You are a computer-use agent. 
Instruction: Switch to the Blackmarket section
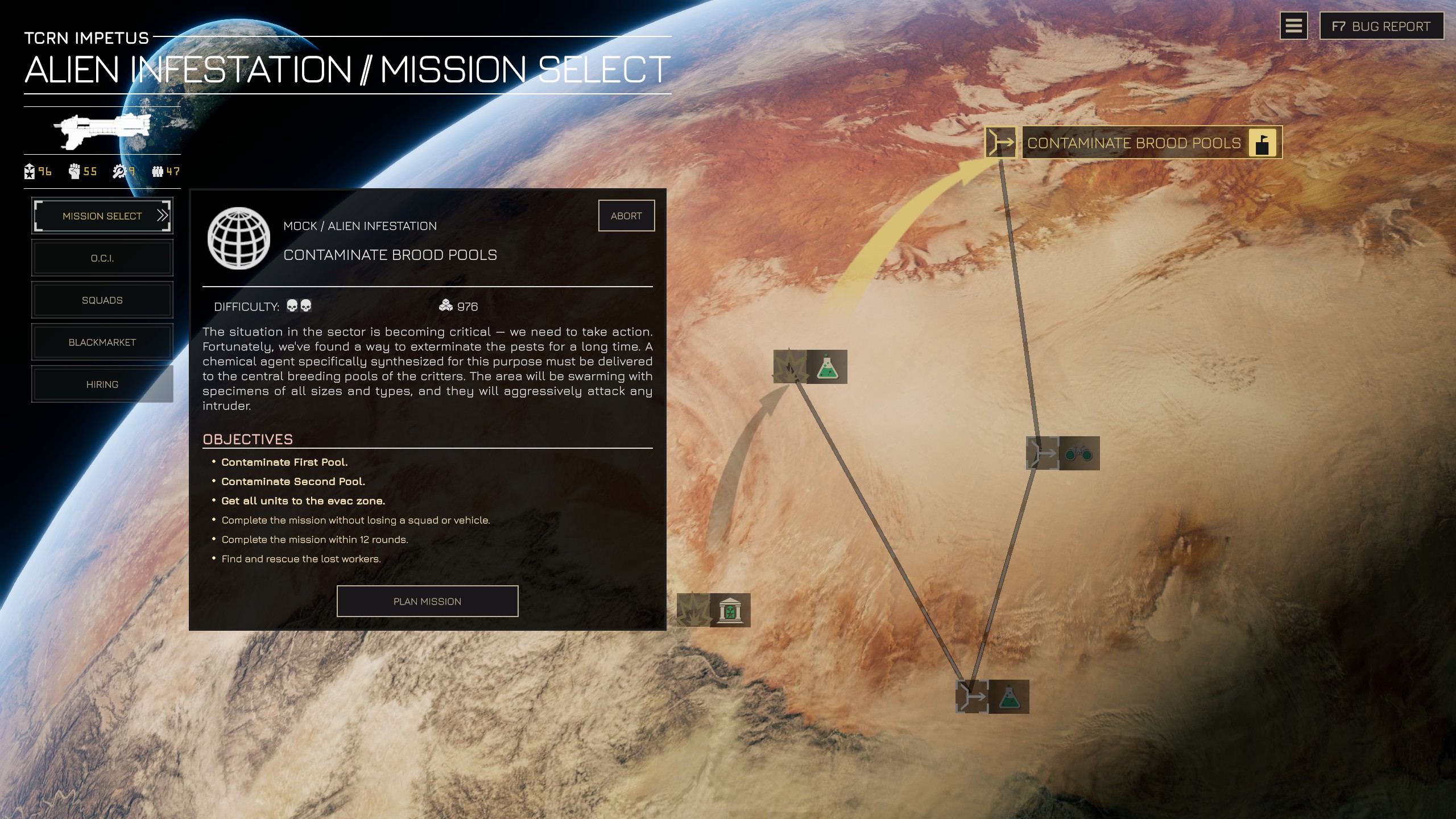coord(102,342)
